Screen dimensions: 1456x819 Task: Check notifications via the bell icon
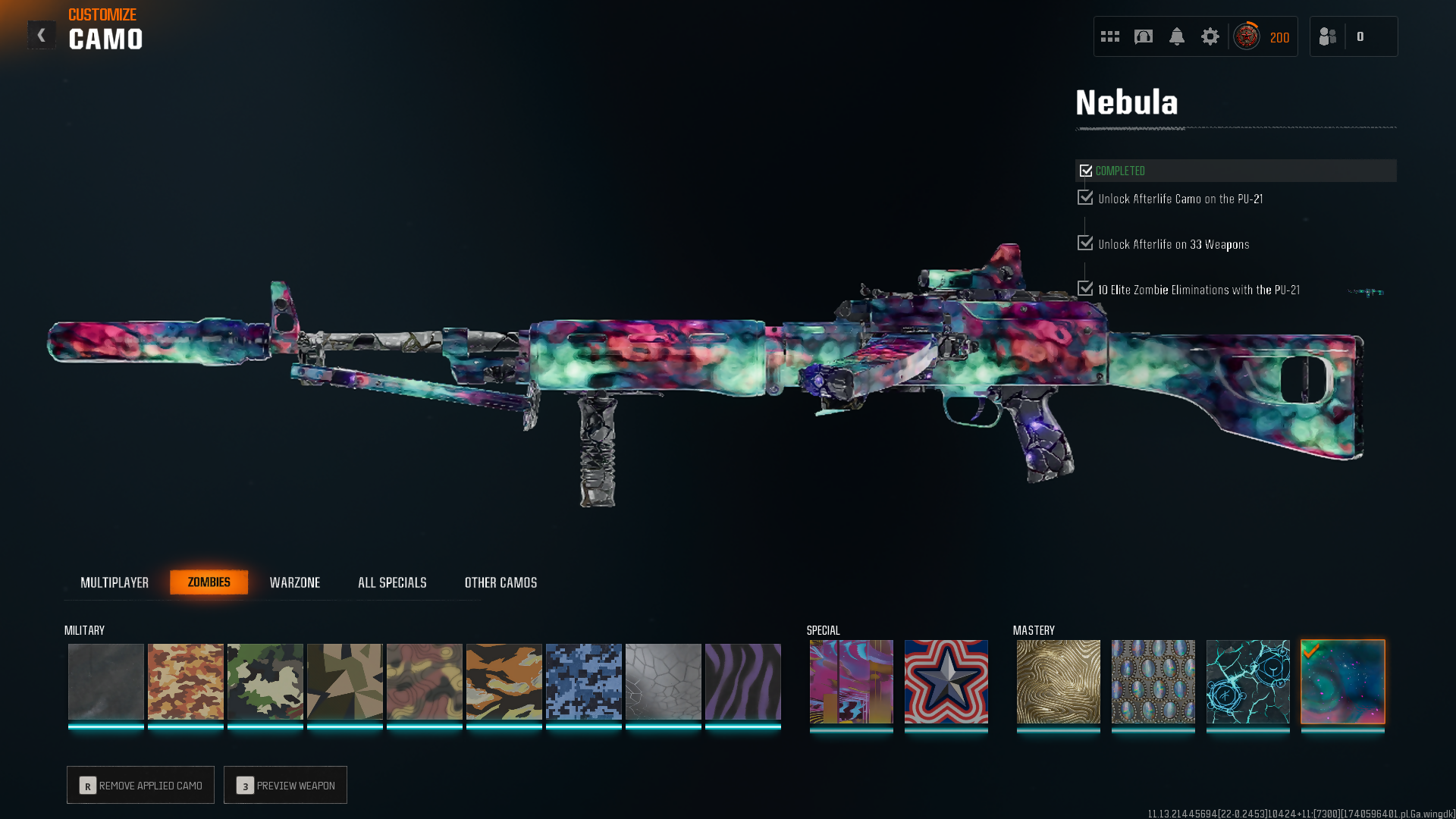click(x=1176, y=36)
